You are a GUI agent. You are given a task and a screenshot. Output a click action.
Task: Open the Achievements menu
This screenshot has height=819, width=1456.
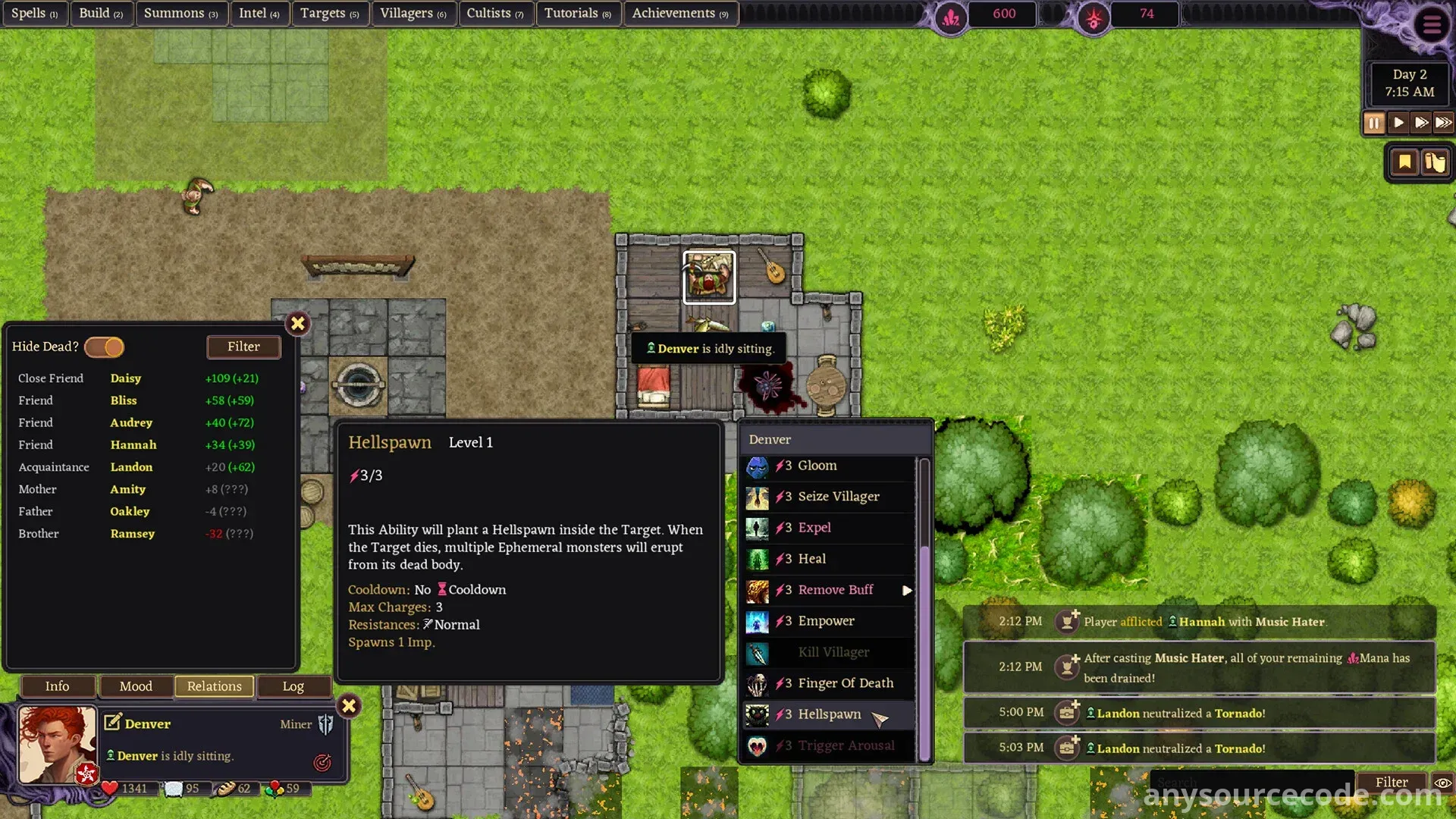click(679, 13)
